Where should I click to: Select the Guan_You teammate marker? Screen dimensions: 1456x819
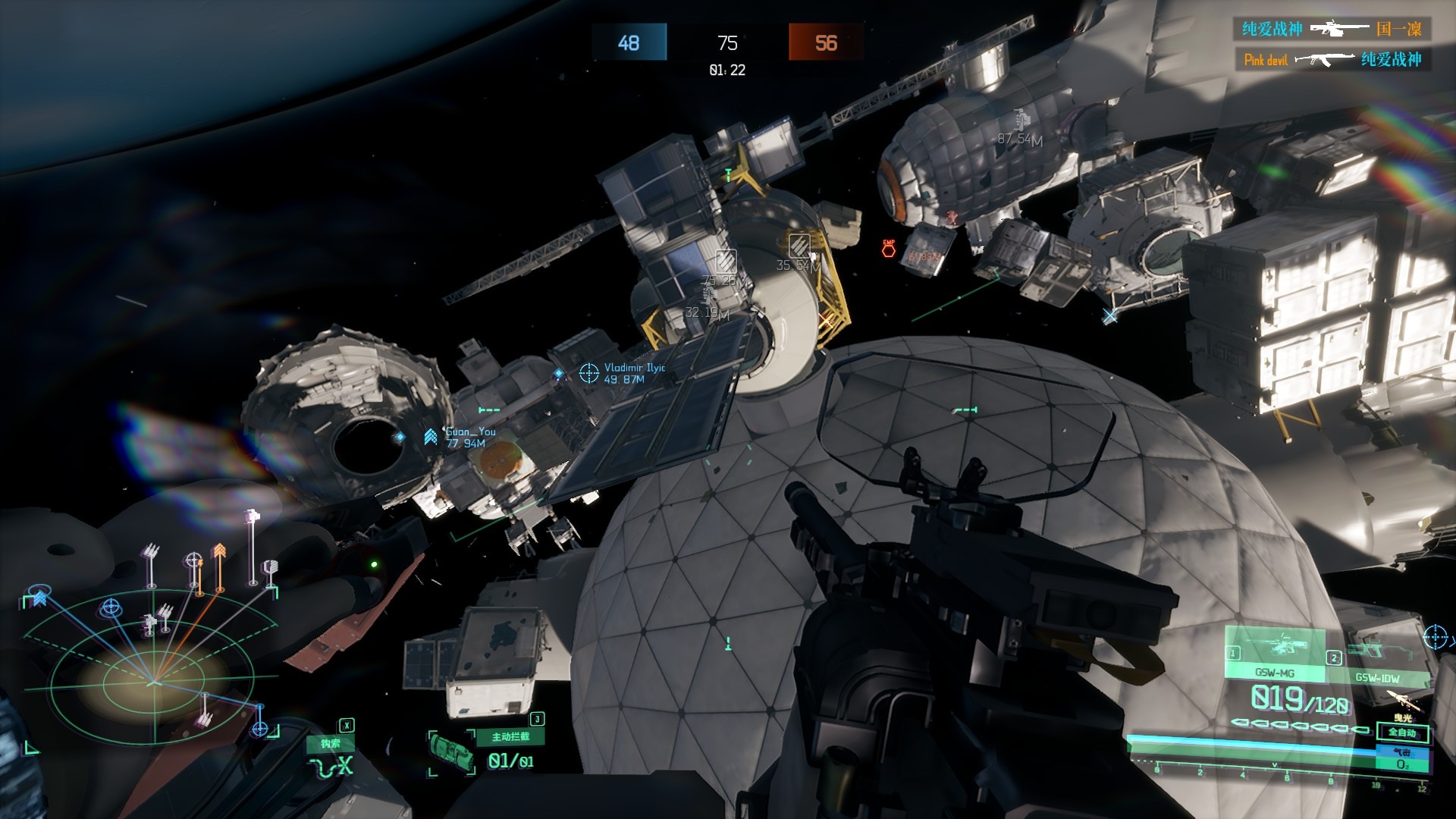[x=431, y=437]
